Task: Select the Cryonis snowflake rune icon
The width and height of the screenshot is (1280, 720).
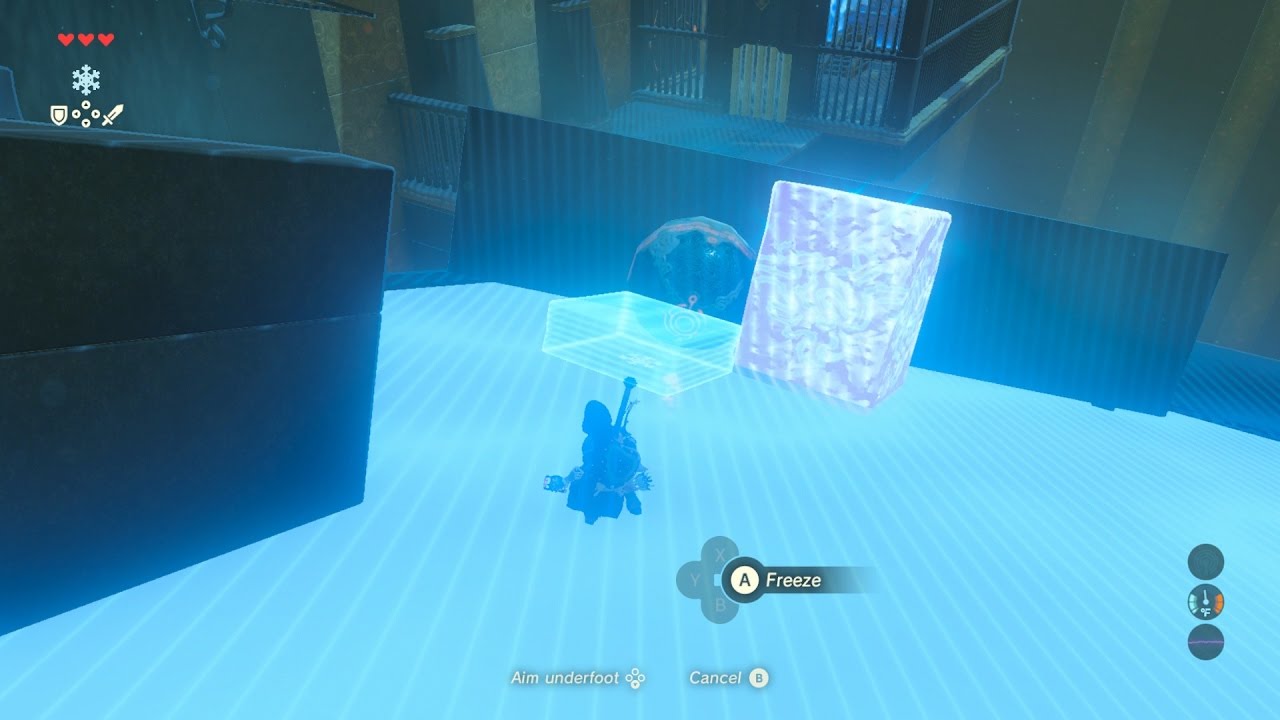Action: coord(86,79)
